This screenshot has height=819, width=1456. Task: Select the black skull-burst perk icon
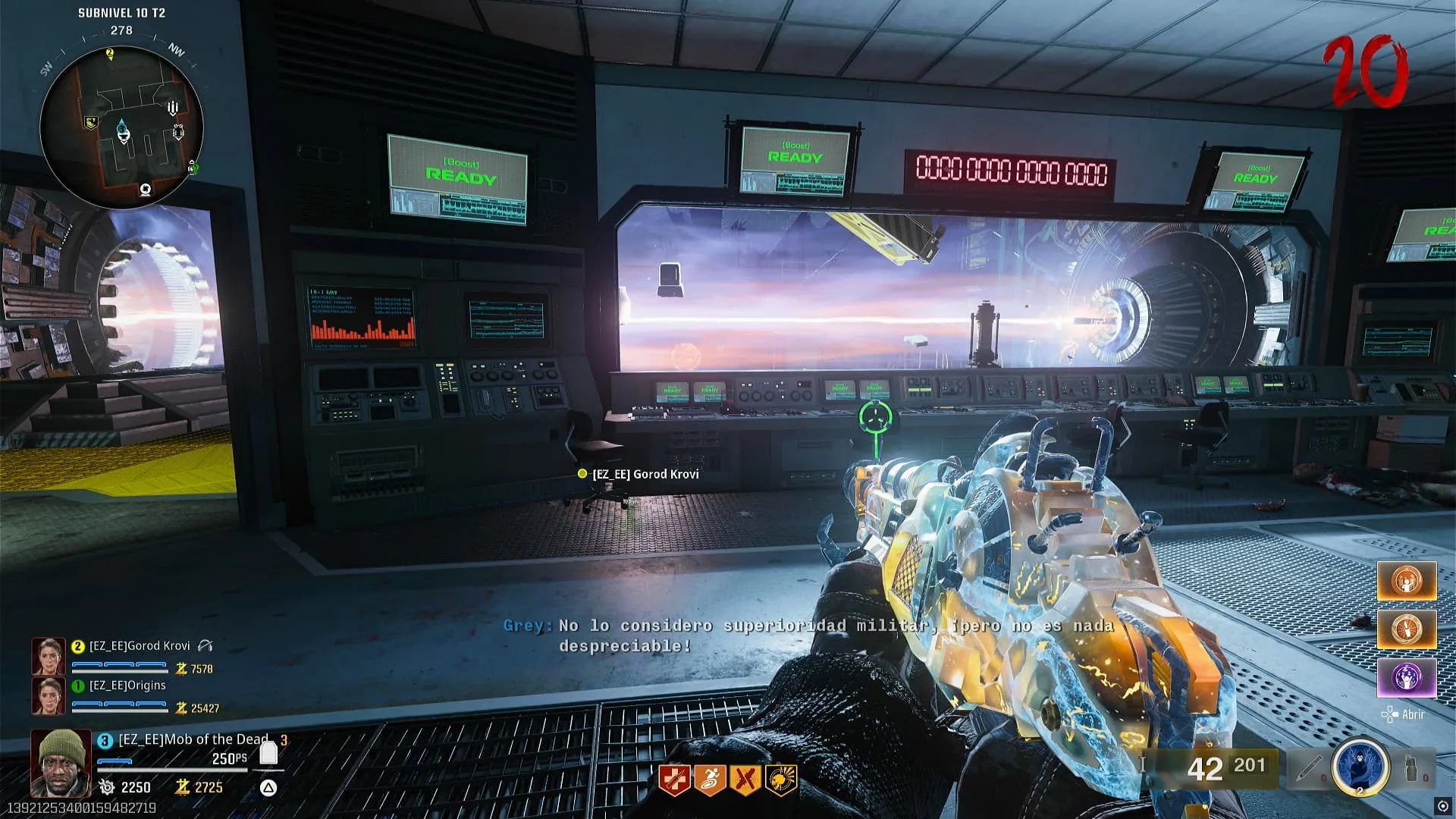781,780
